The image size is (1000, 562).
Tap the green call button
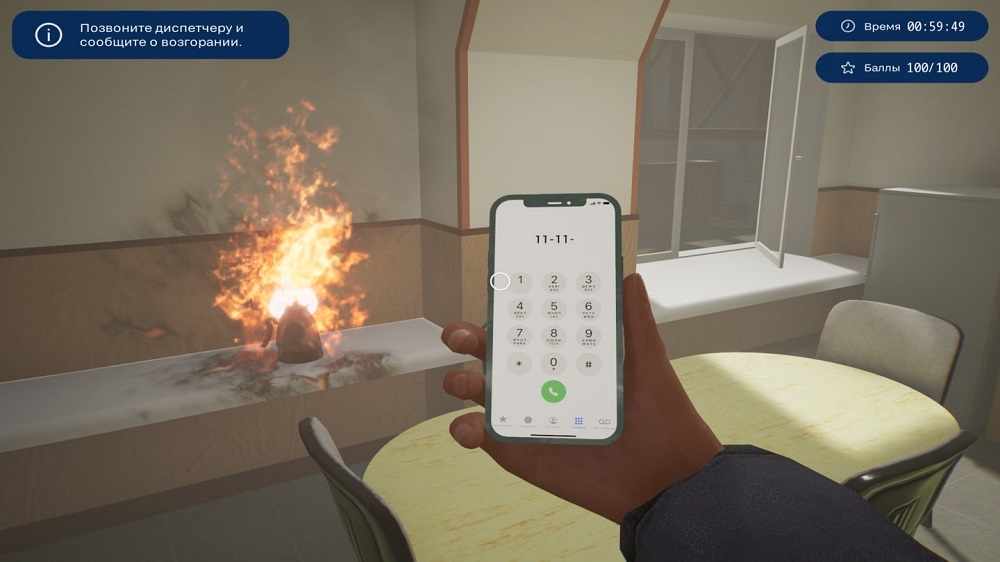[x=553, y=391]
